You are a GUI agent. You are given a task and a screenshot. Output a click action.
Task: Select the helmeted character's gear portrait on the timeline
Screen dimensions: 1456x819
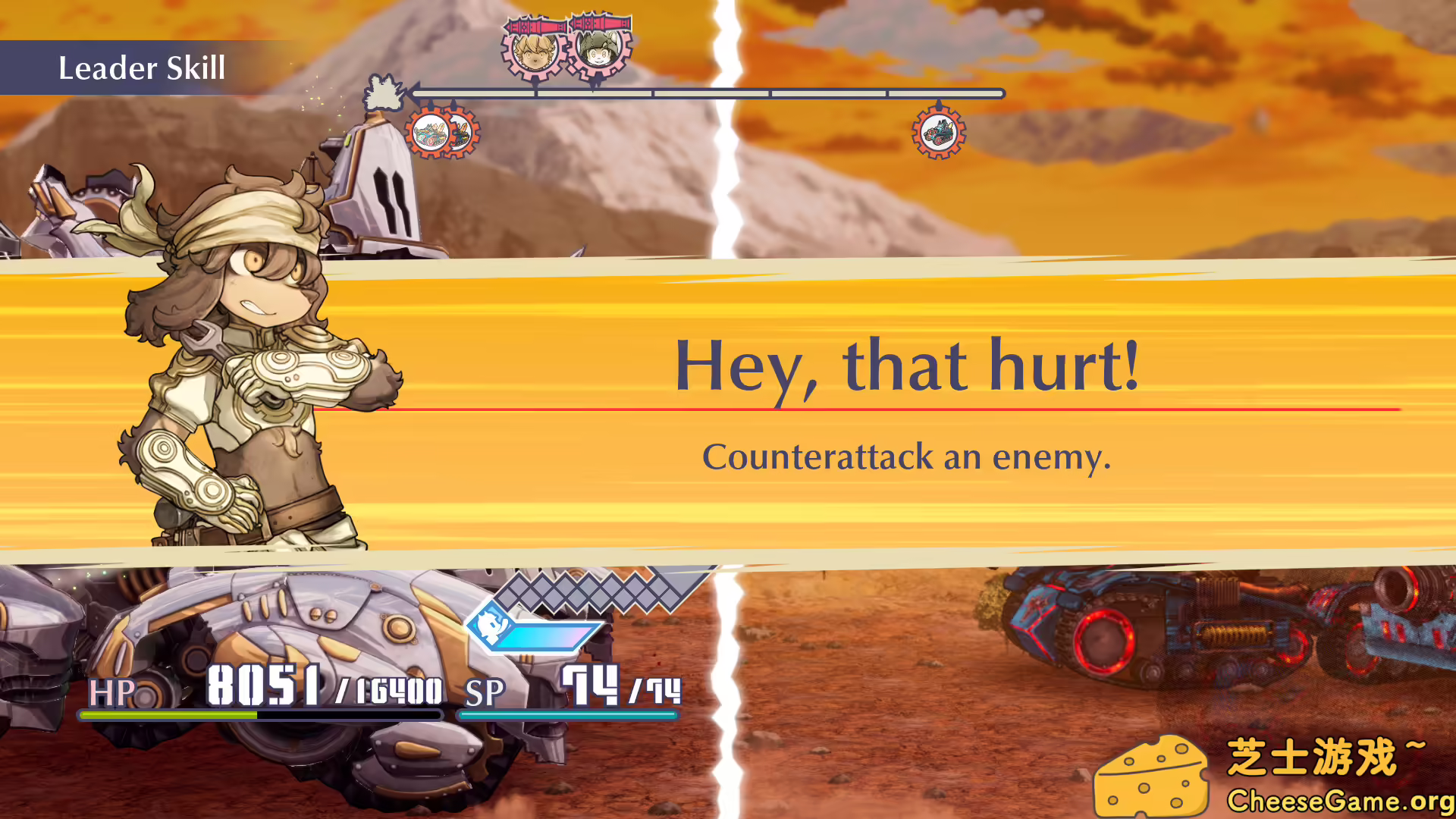coord(598,52)
